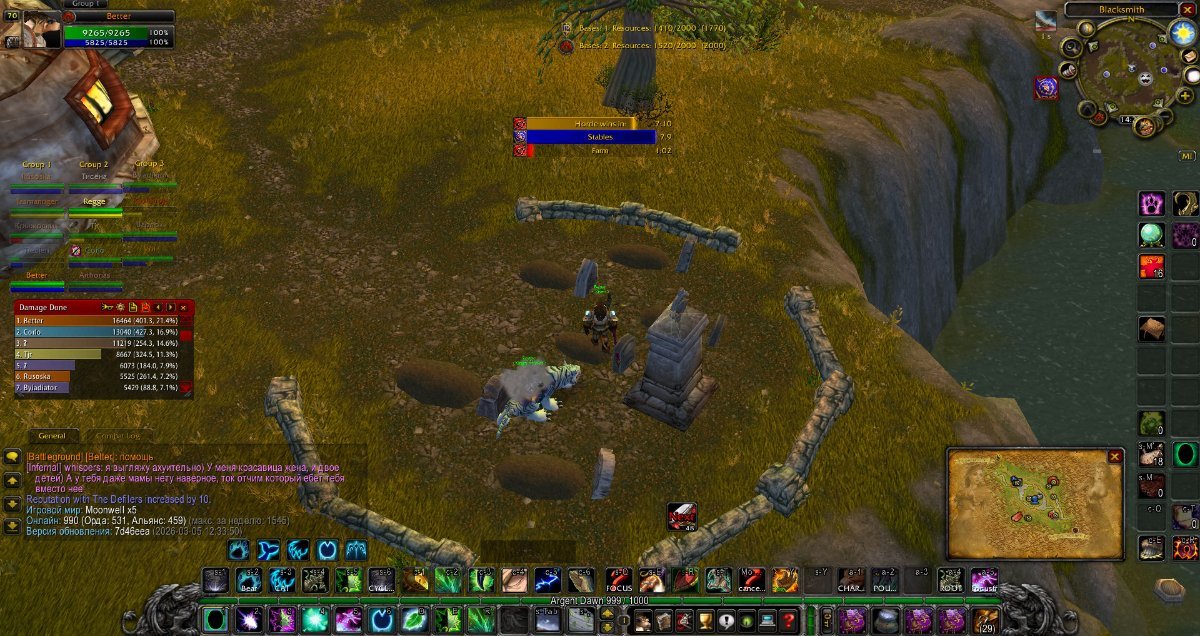Image resolution: width=1200 pixels, height=636 pixels.
Task: Close the minimap with the X button
Action: pos(1188,9)
